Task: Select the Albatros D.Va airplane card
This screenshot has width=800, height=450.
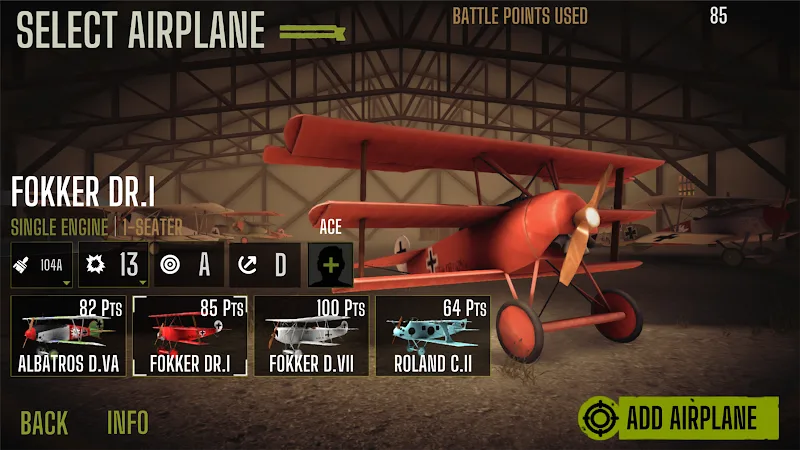Action: (x=68, y=336)
